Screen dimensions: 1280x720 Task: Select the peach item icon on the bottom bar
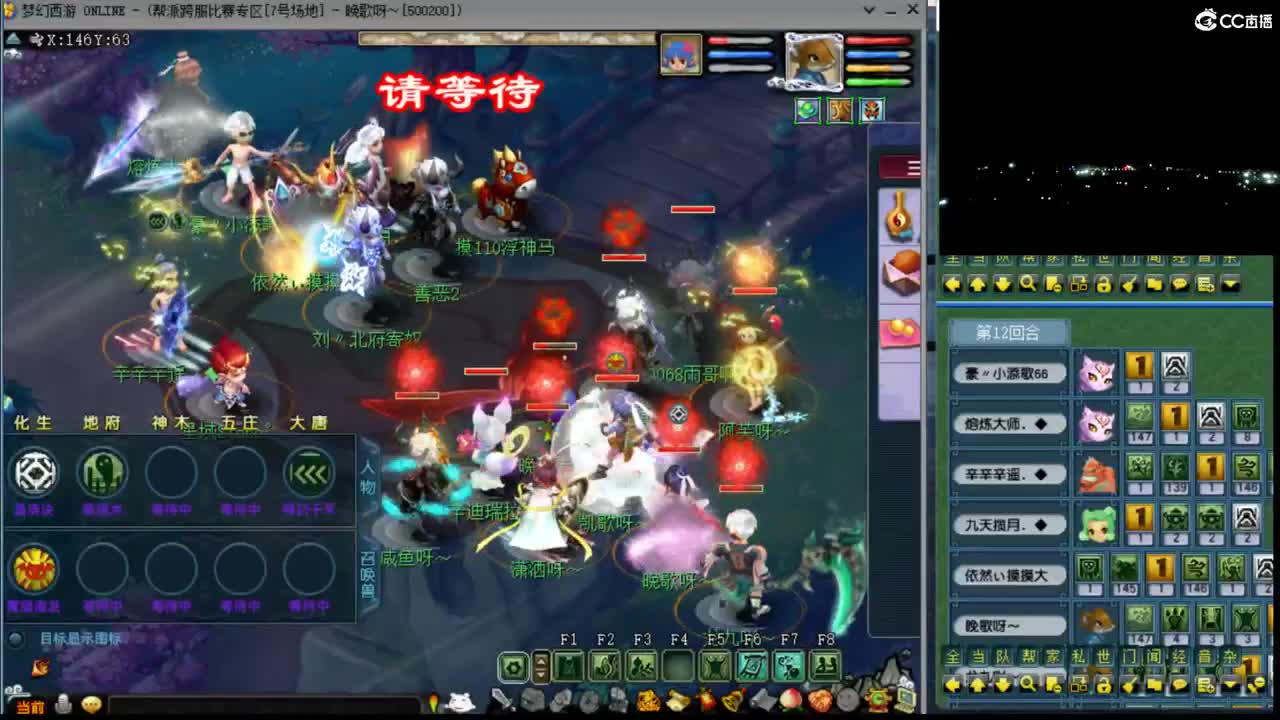tap(790, 700)
